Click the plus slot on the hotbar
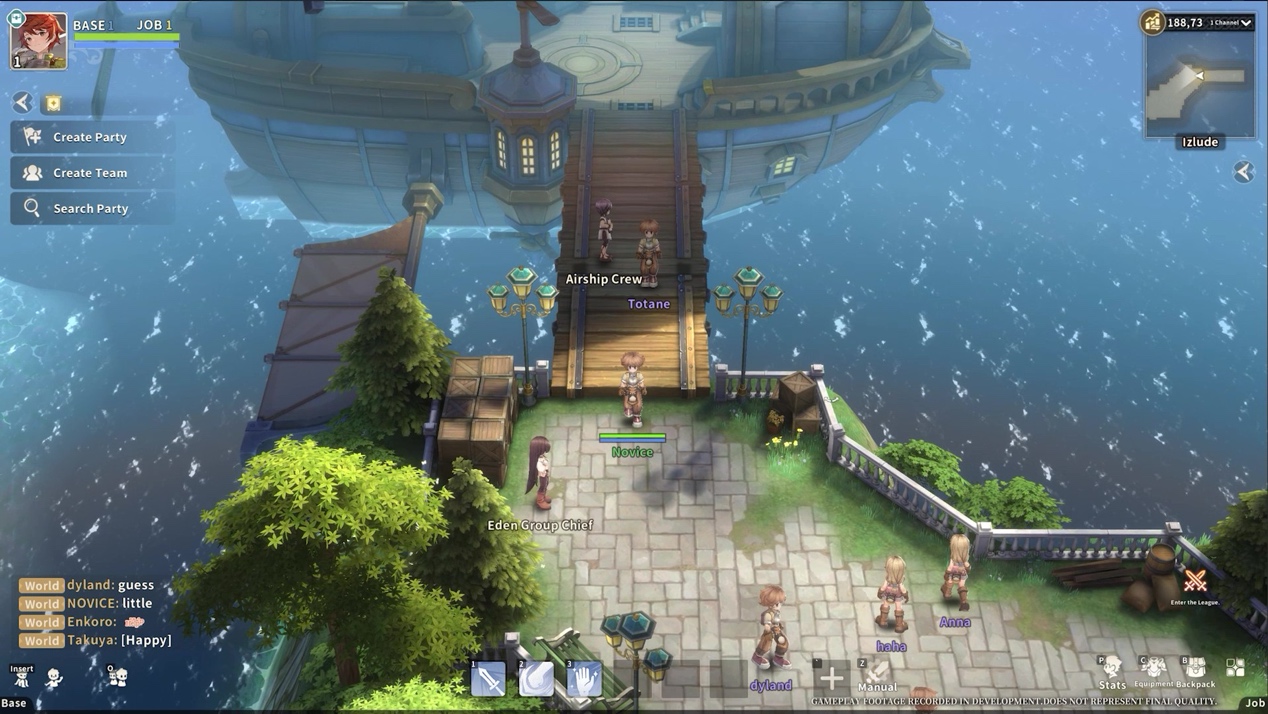1268x714 pixels. 831,679
